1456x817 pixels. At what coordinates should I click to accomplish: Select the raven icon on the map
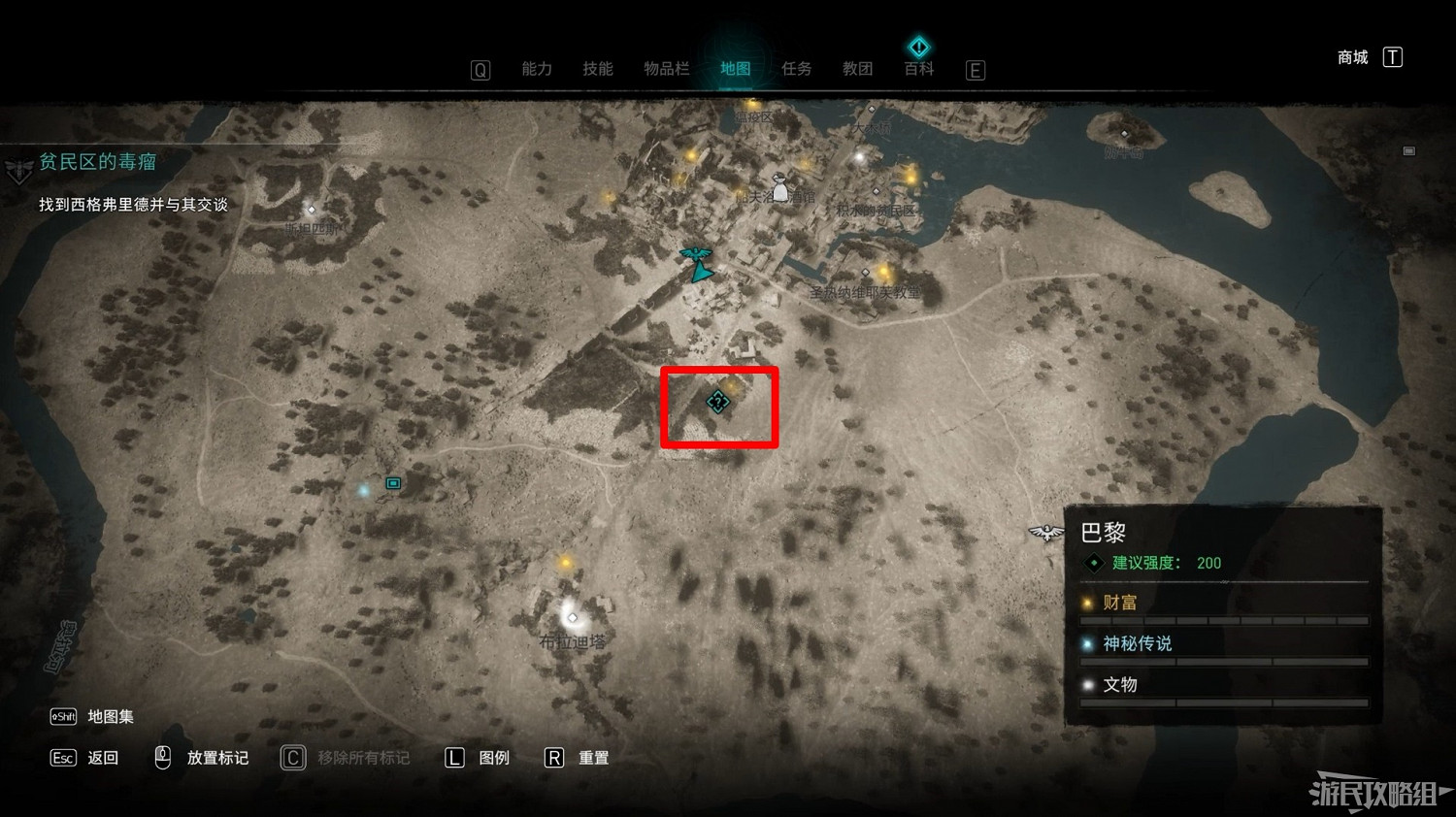click(695, 255)
